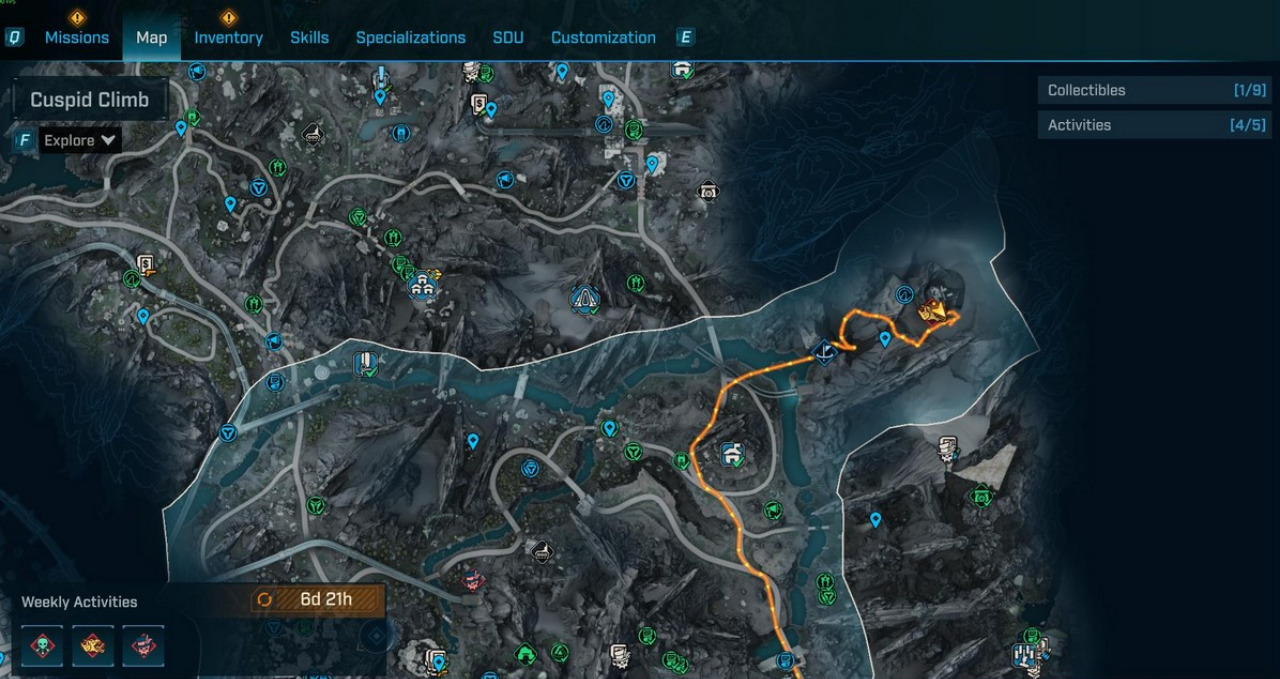
Task: Select the Map tab
Action: [x=151, y=38]
